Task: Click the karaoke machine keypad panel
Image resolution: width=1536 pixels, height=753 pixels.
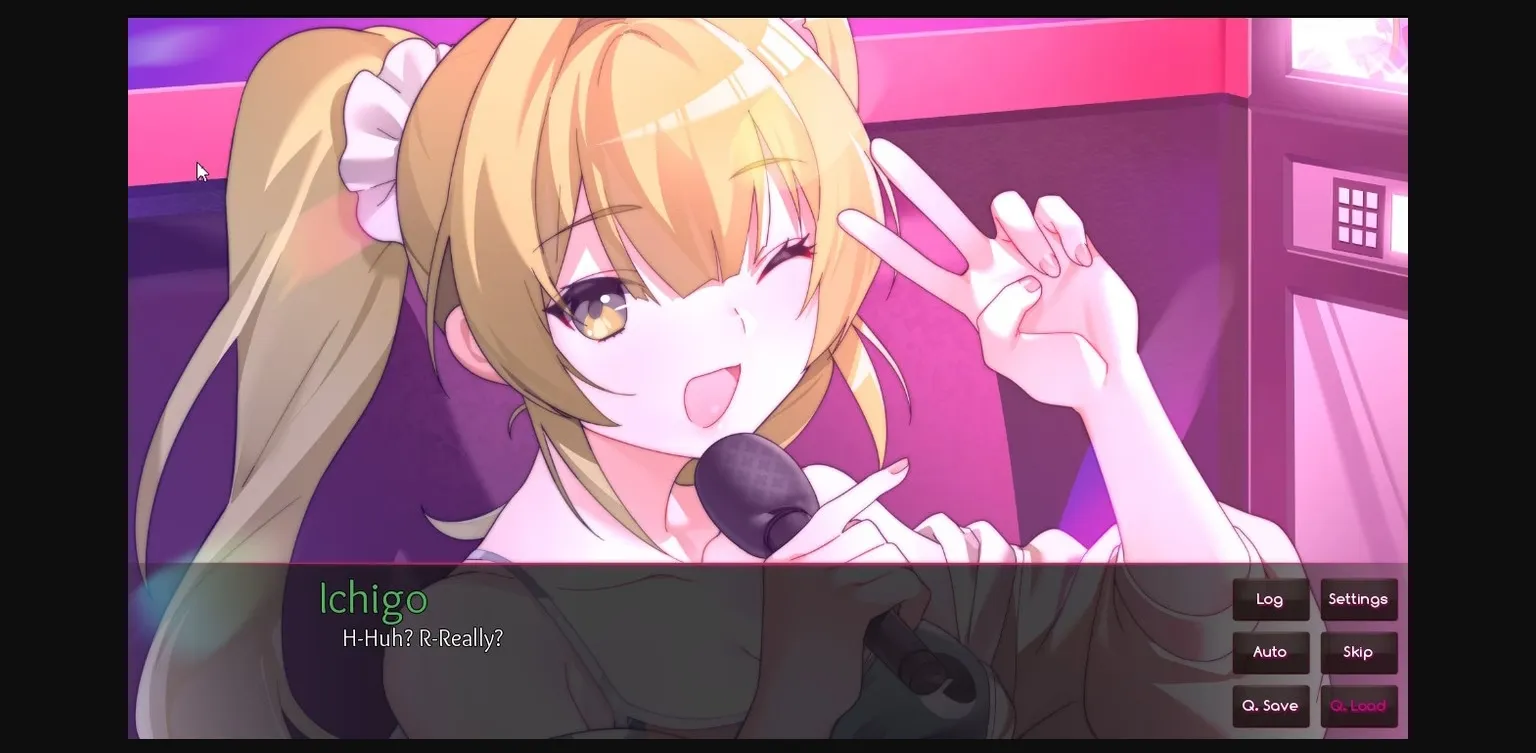Action: pyautogui.click(x=1357, y=216)
